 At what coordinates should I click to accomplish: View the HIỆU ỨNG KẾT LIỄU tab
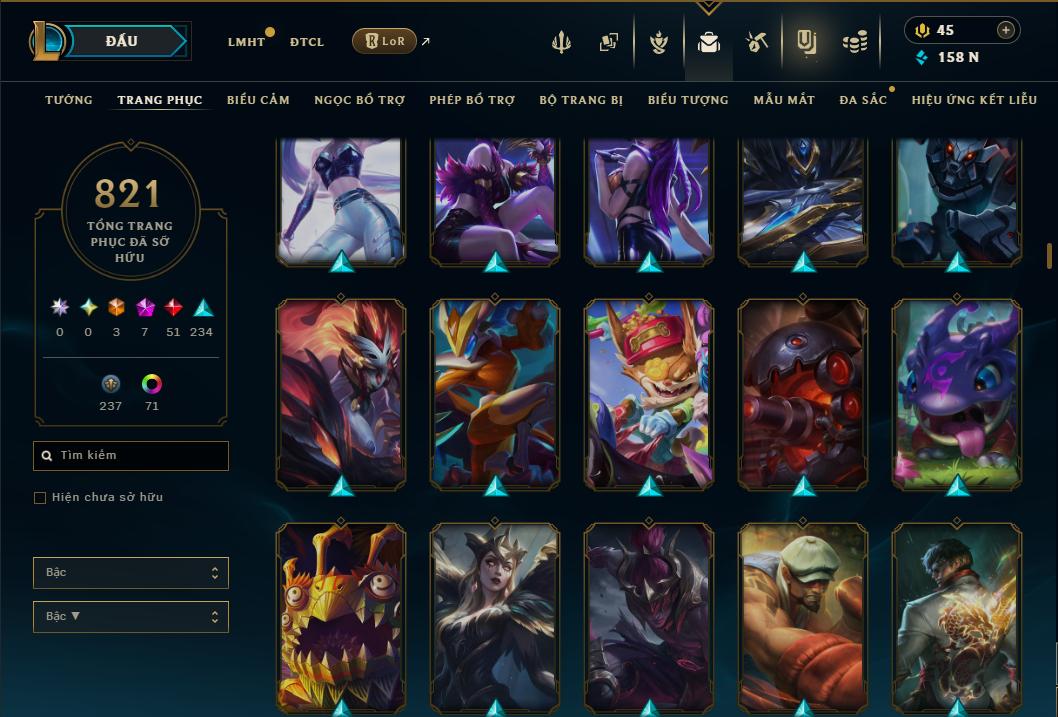(x=974, y=100)
